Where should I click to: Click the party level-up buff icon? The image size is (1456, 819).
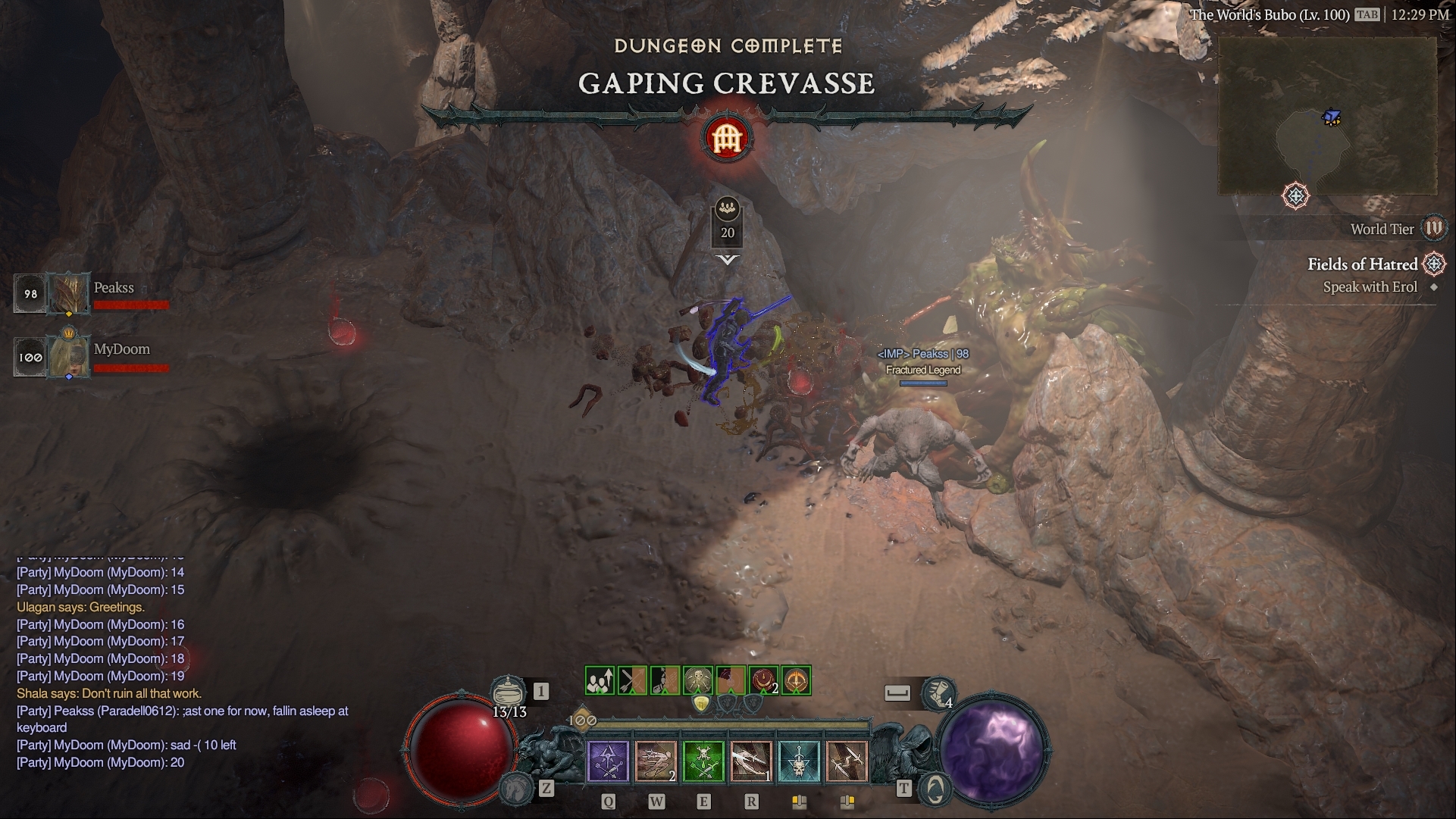[600, 680]
